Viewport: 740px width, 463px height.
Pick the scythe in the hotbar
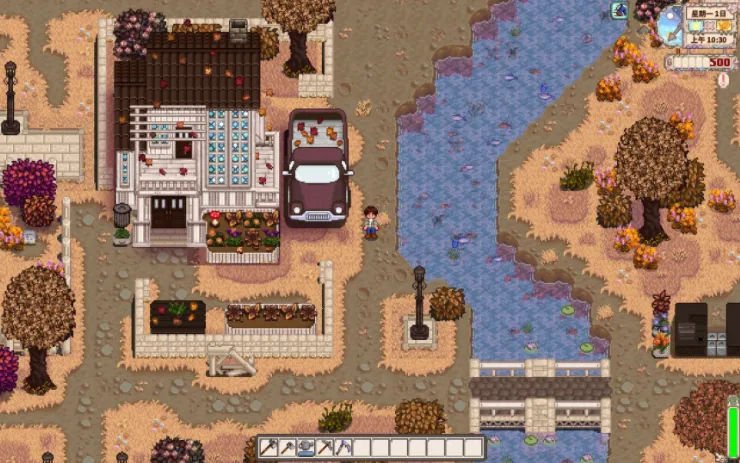click(343, 447)
